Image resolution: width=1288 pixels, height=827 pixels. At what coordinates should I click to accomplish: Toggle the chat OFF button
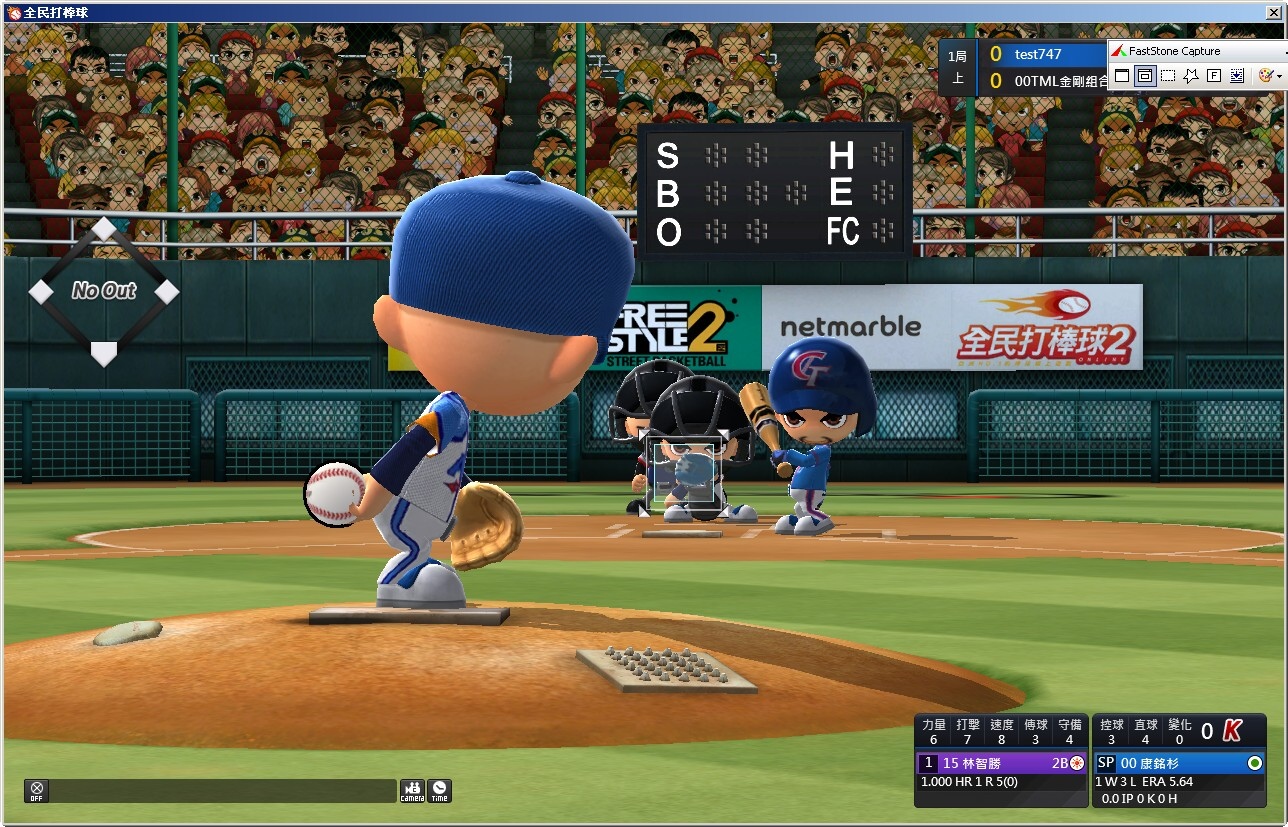point(37,791)
